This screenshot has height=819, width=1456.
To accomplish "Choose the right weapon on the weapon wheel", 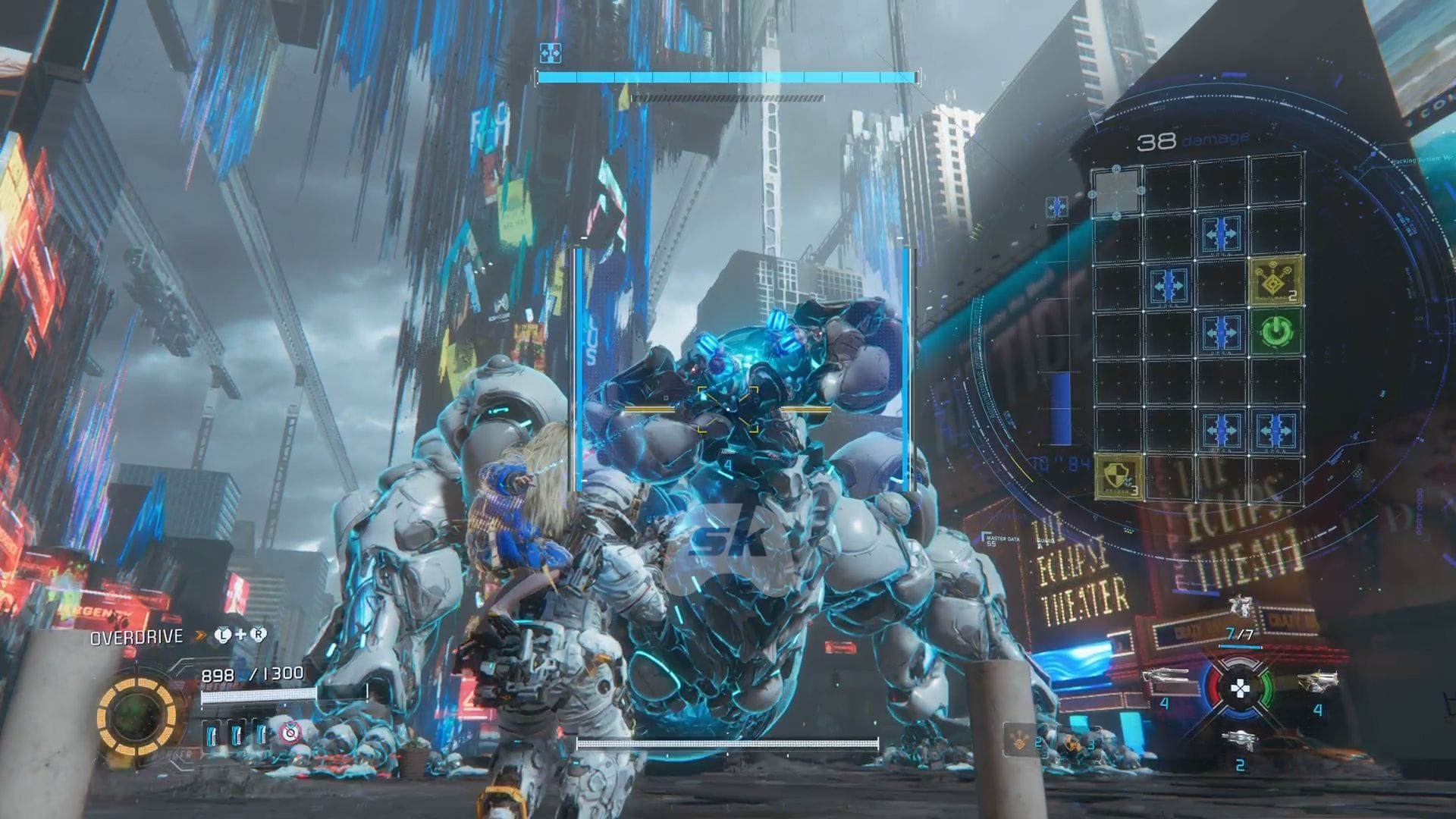I will pos(1317,680).
